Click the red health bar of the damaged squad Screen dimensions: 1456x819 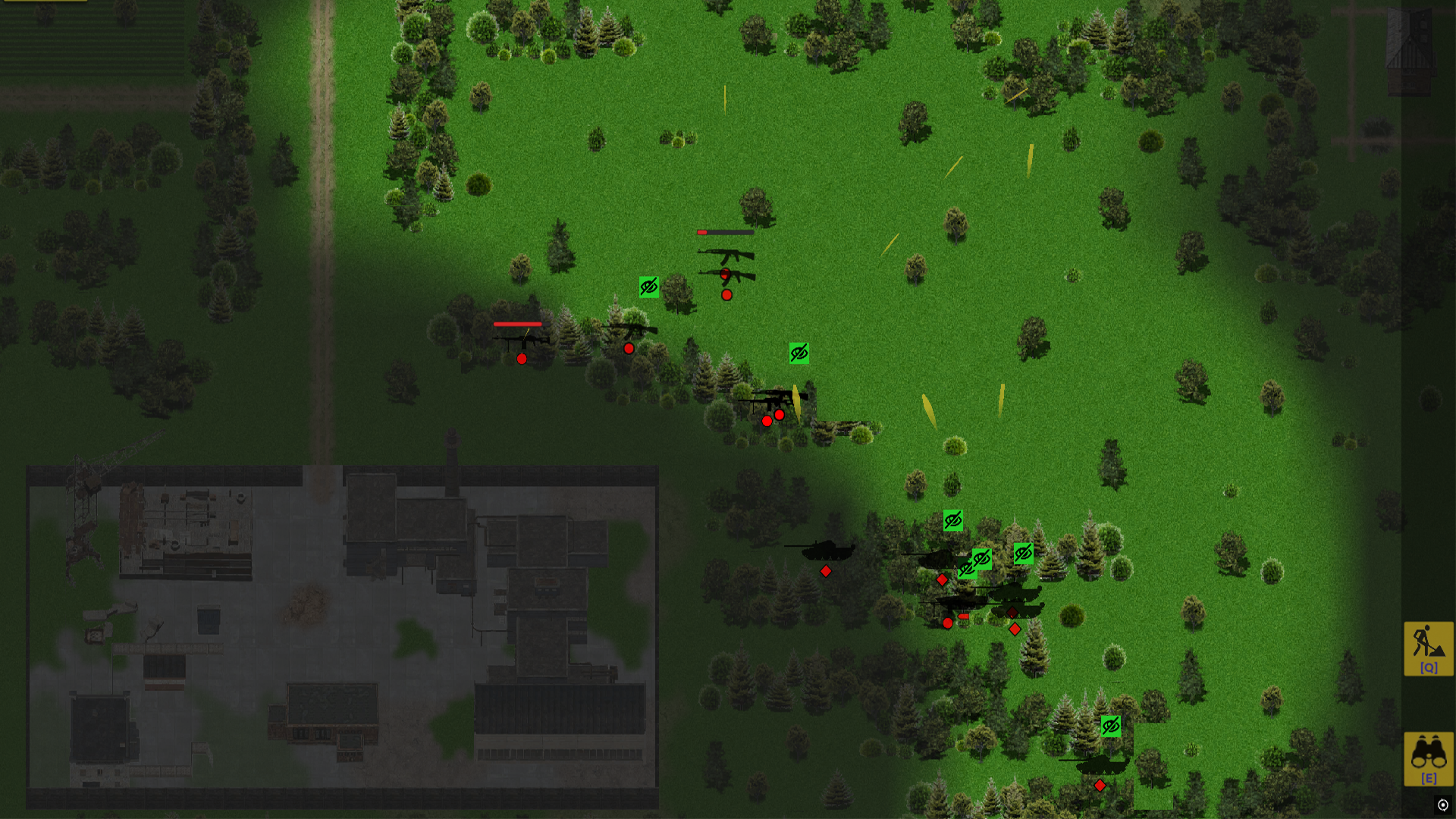(518, 324)
